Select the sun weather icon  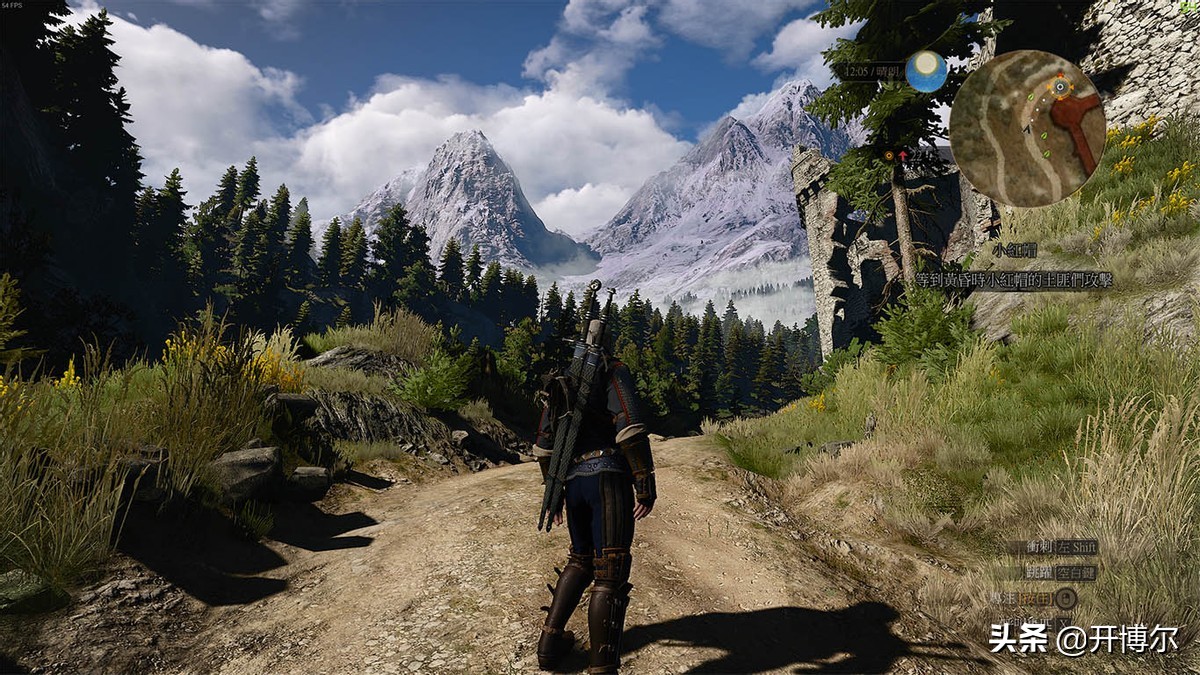[926, 71]
